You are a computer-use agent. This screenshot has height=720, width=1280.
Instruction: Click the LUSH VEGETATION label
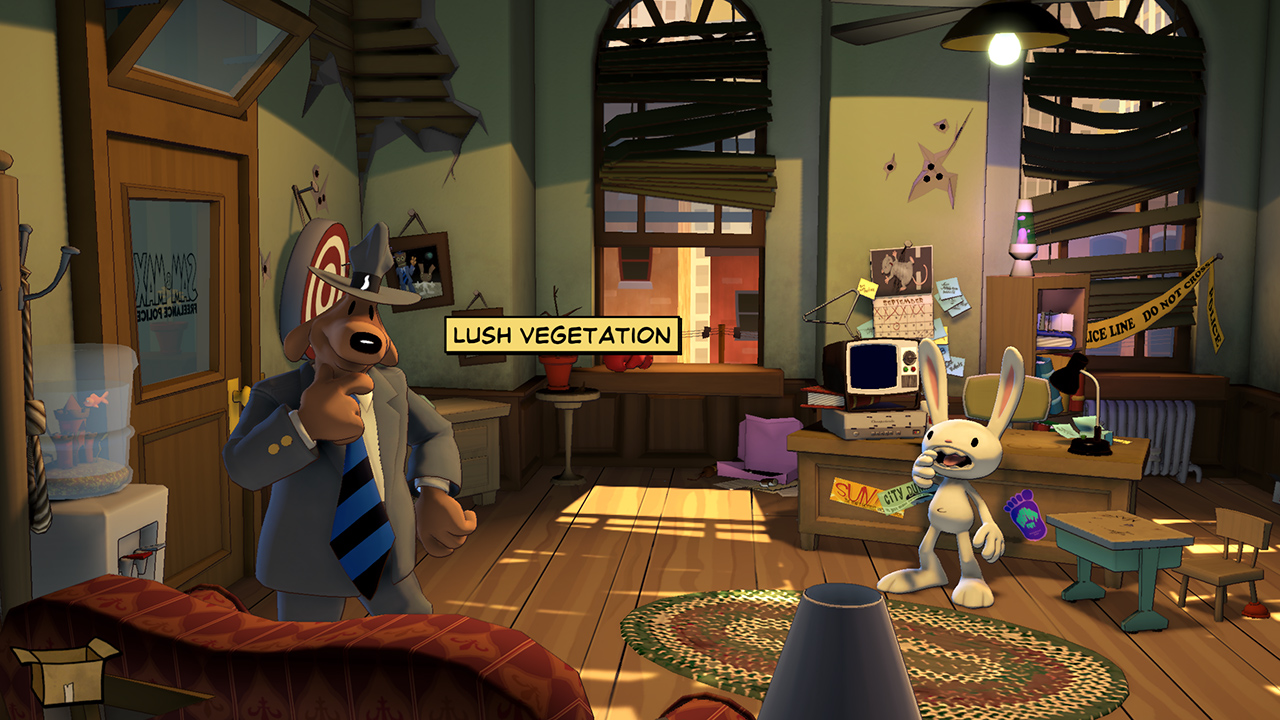(x=560, y=333)
